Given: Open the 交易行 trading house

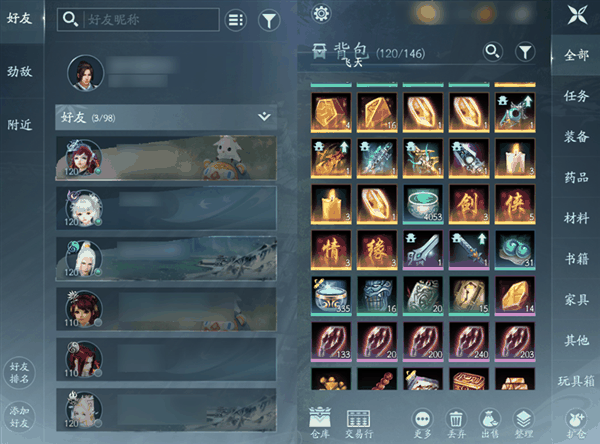Looking at the screenshot, I should tap(358, 422).
